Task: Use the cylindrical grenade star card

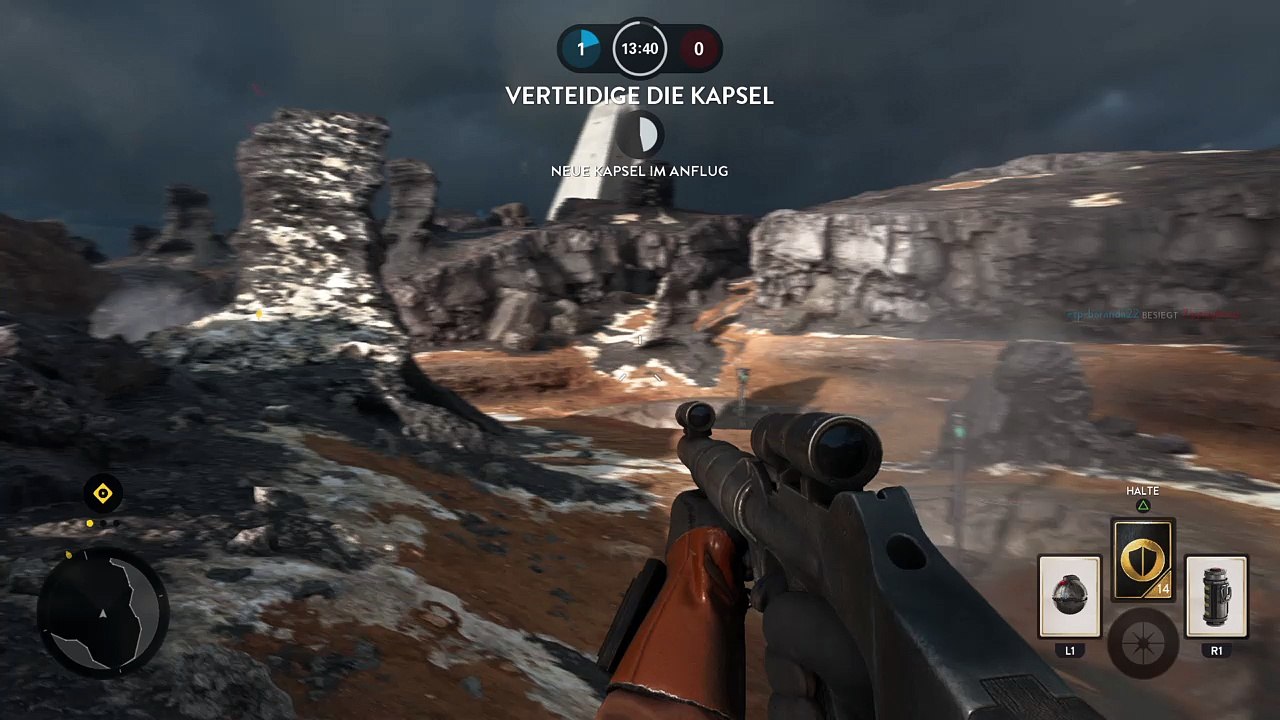Action: (x=1216, y=596)
